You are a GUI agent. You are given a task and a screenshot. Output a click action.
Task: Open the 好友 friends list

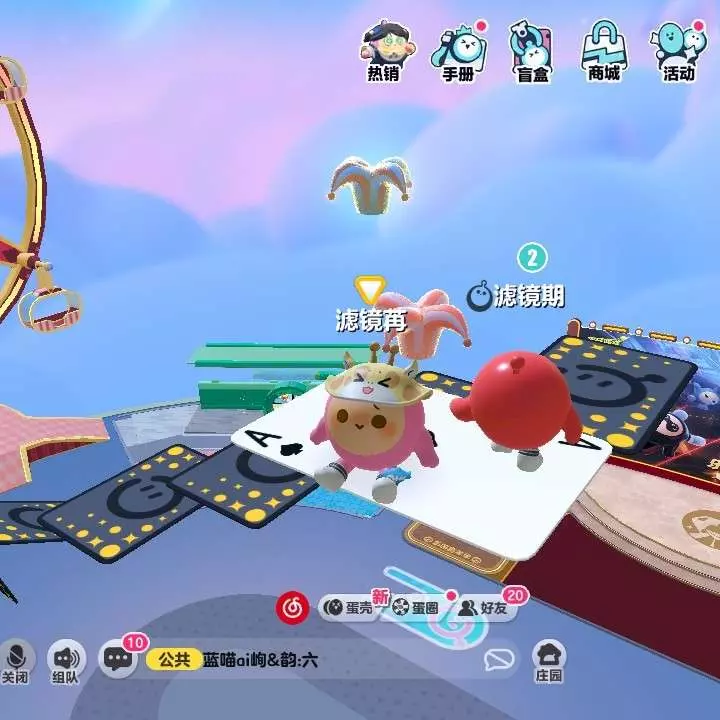[x=482, y=607]
